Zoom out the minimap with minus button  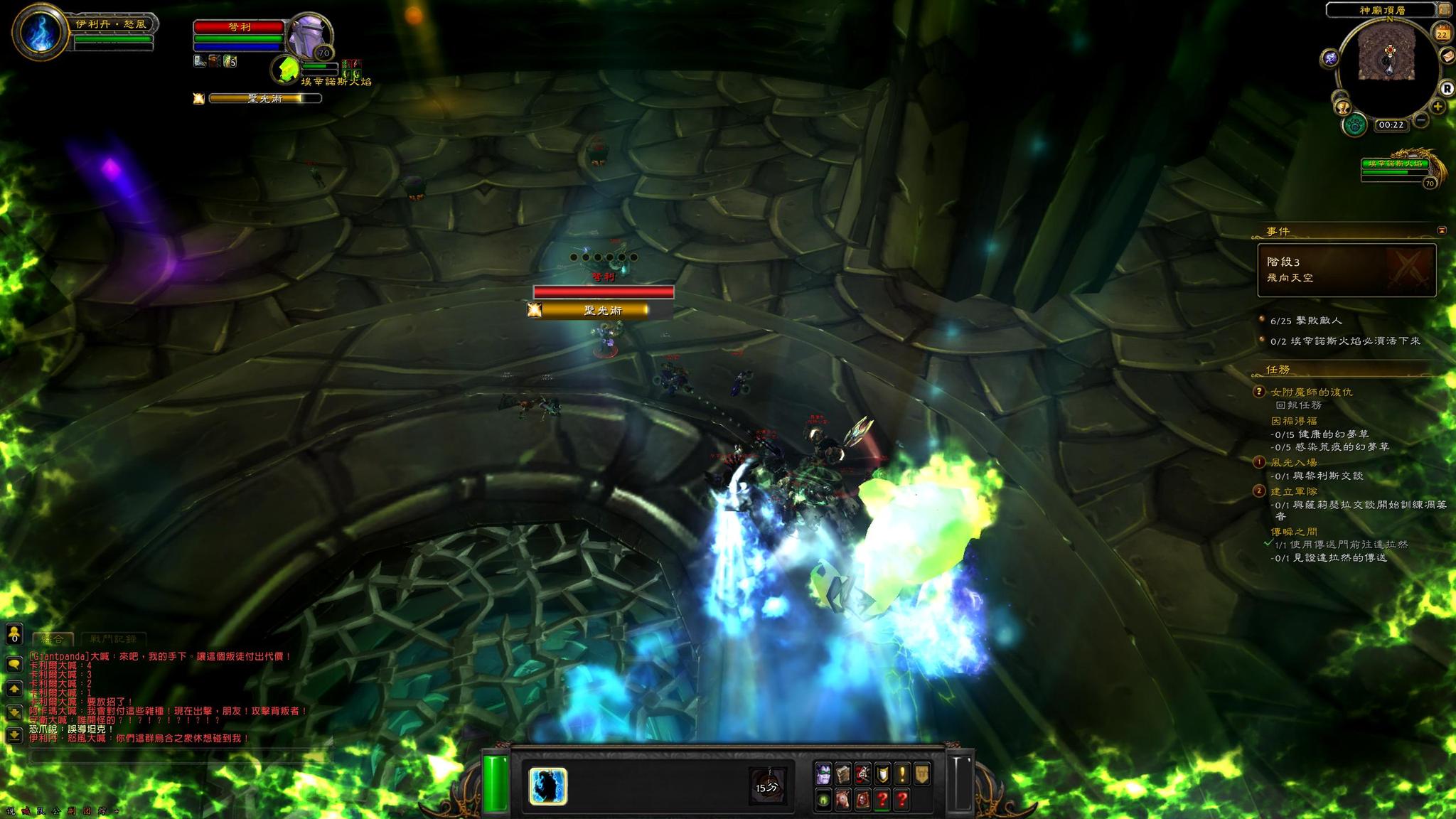[1420, 120]
